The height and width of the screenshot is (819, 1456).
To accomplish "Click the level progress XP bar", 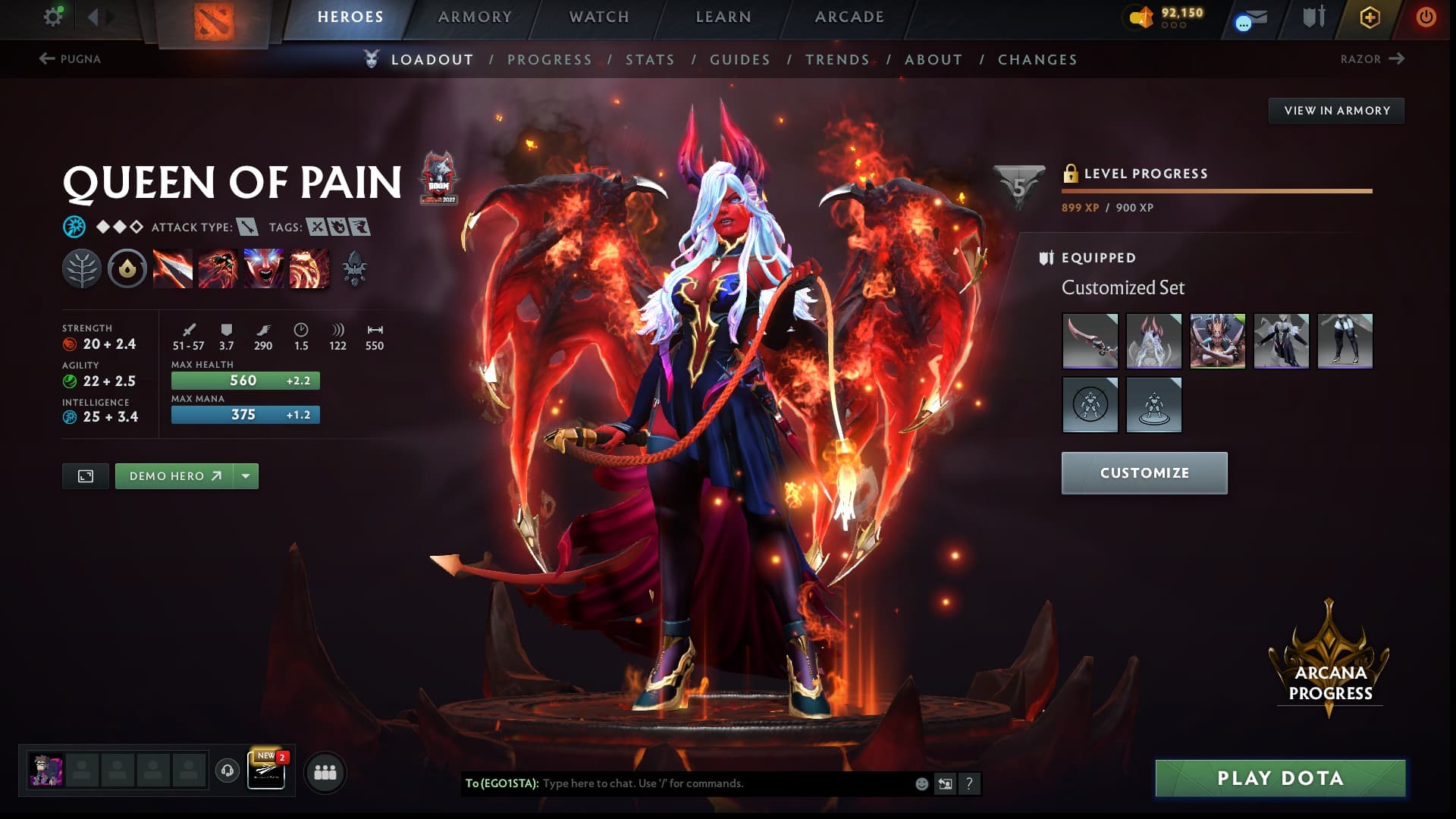I will pyautogui.click(x=1216, y=191).
